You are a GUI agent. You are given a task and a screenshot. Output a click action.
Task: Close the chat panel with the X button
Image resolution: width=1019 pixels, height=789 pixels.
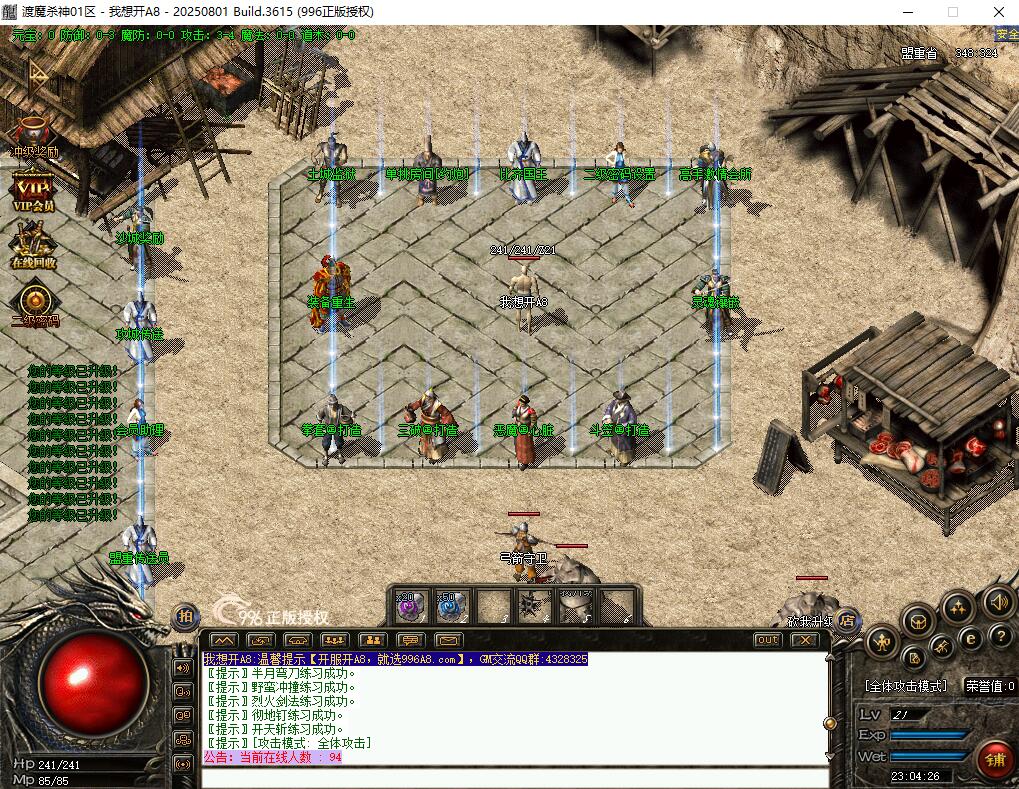(803, 639)
